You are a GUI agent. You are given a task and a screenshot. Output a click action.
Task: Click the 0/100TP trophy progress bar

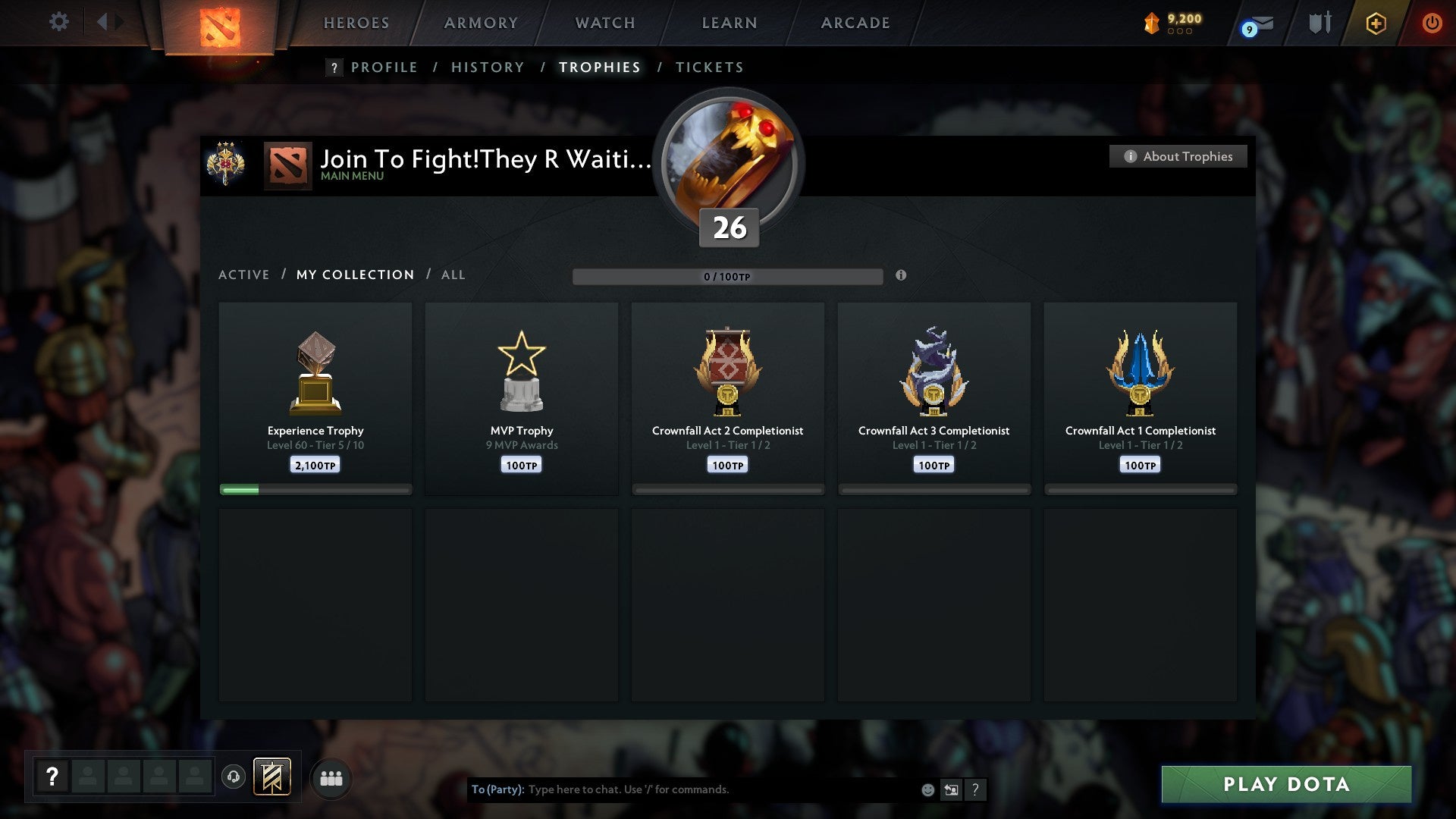pos(728,277)
